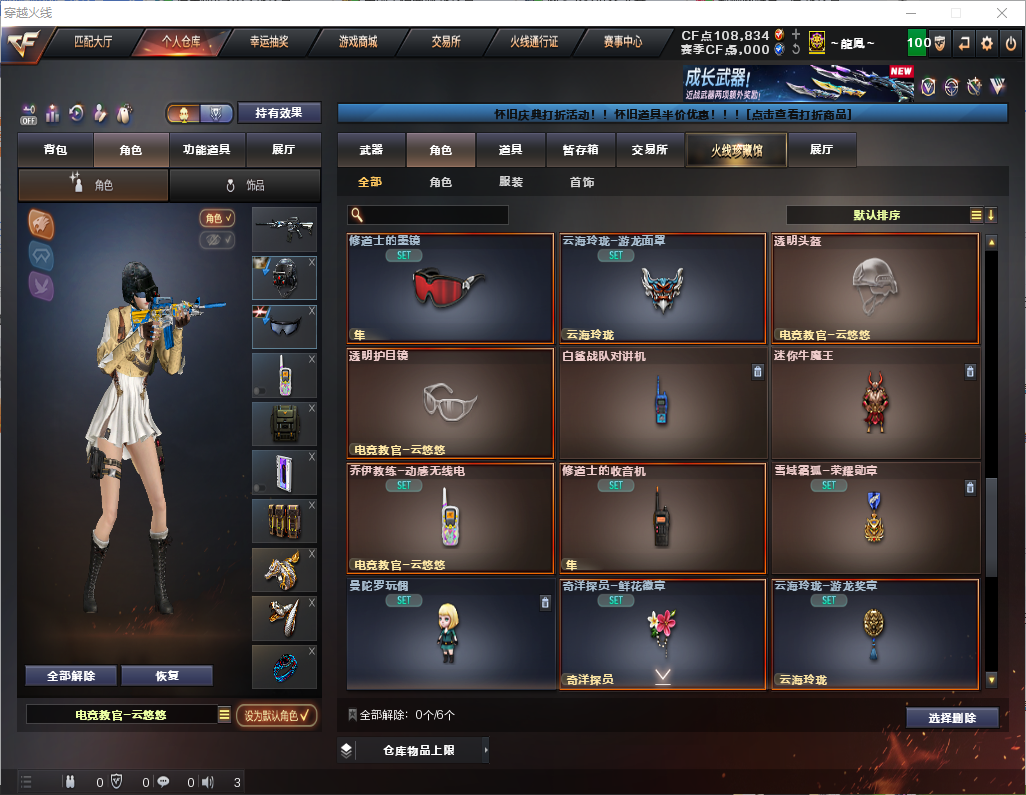Click the 持有效果 button
1026x795 pixels.
[279, 113]
